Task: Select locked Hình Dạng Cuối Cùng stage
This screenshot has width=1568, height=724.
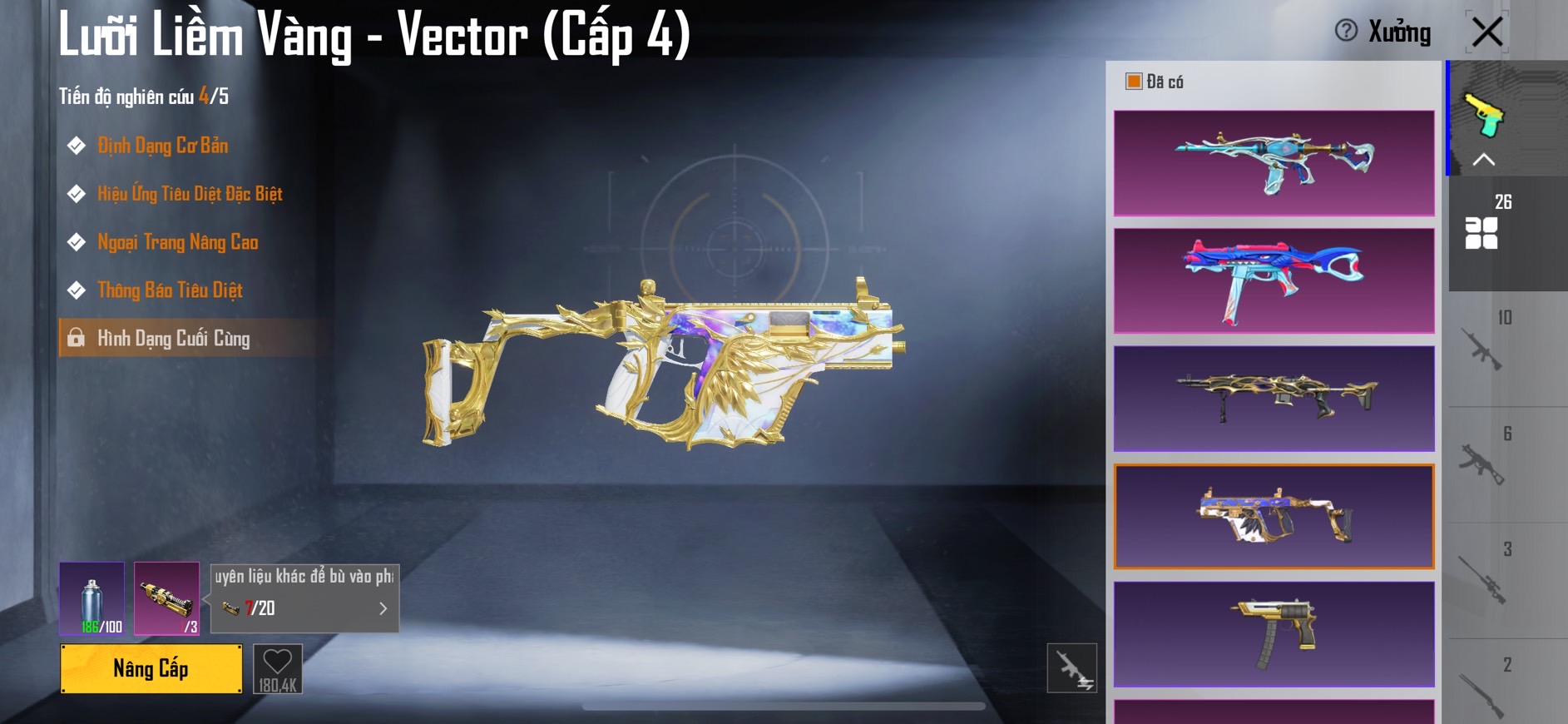Action: pos(173,339)
